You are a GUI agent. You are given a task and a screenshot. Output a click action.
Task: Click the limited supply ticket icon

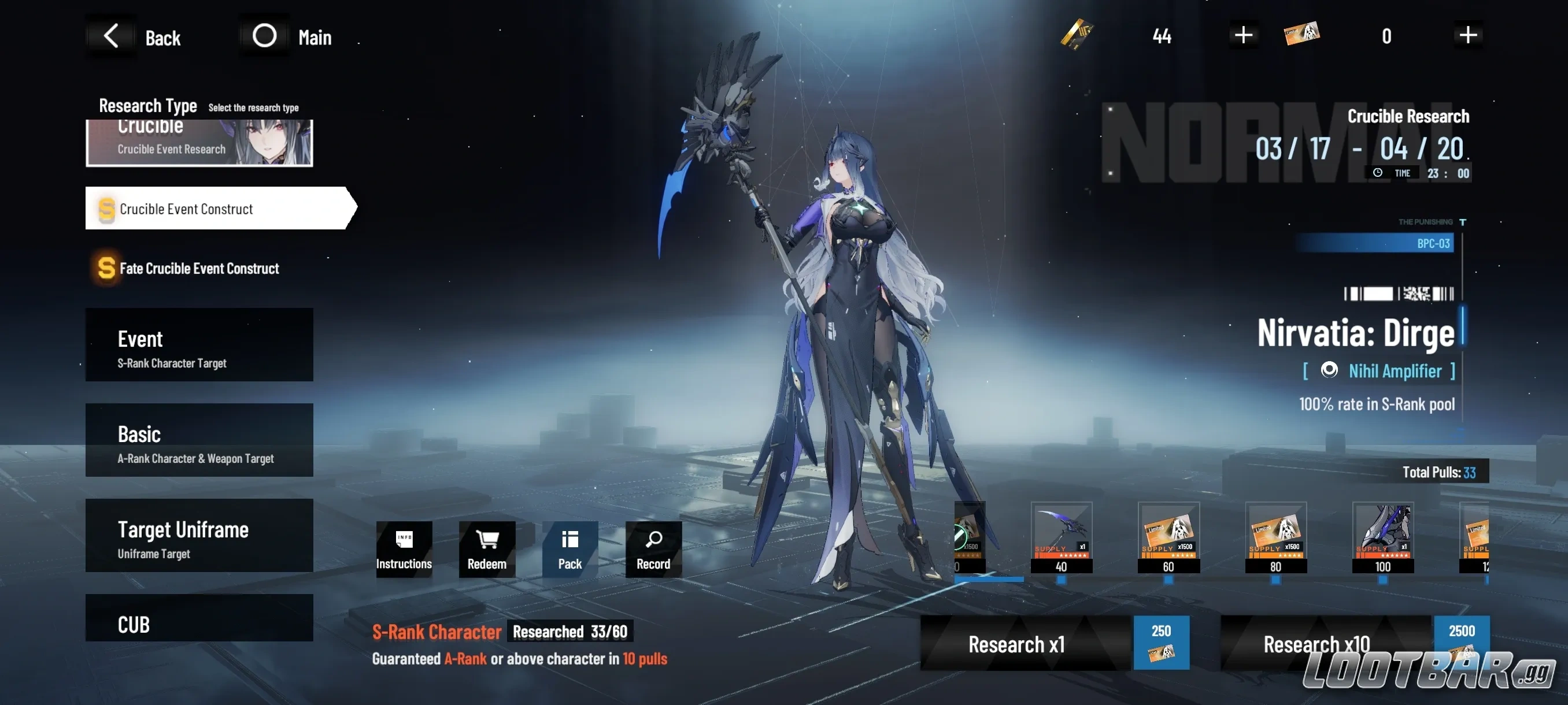1303,34
